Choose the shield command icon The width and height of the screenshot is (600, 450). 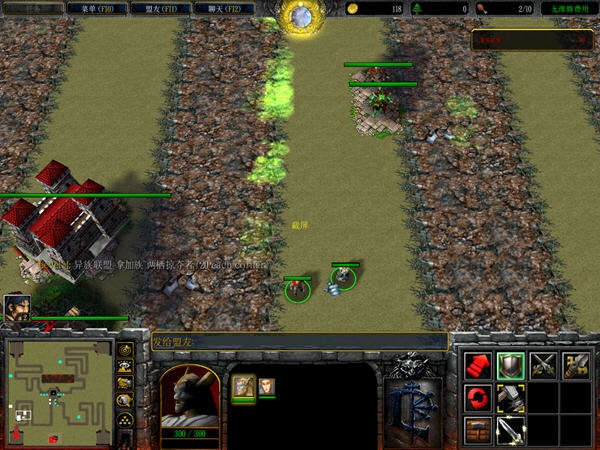510,366
